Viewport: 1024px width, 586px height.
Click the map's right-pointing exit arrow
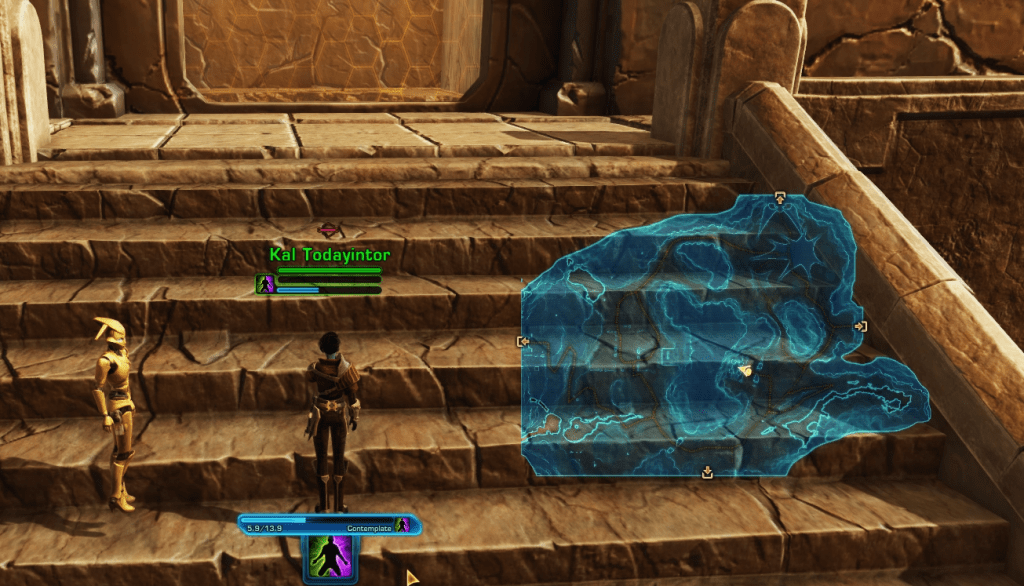pos(860,326)
